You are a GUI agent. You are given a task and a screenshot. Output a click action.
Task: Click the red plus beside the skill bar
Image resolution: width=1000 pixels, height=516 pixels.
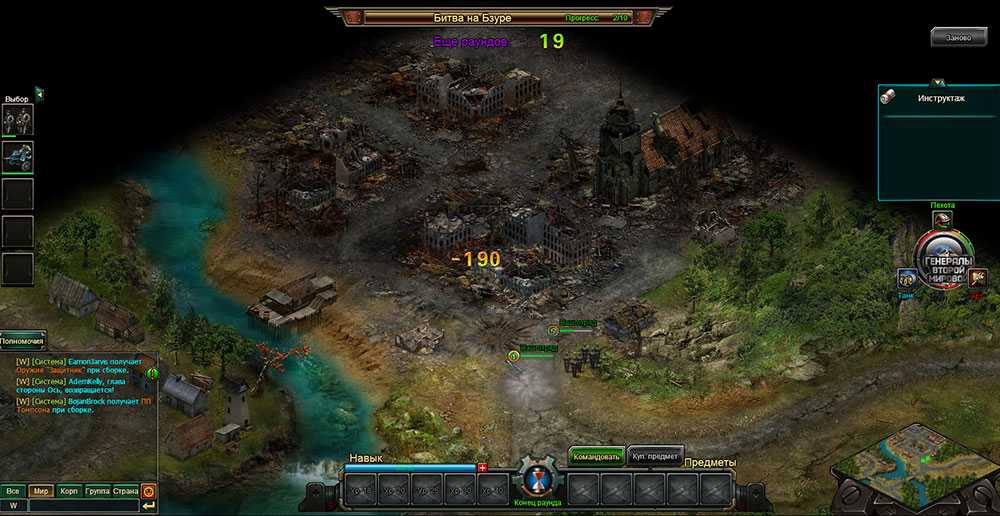[x=482, y=467]
